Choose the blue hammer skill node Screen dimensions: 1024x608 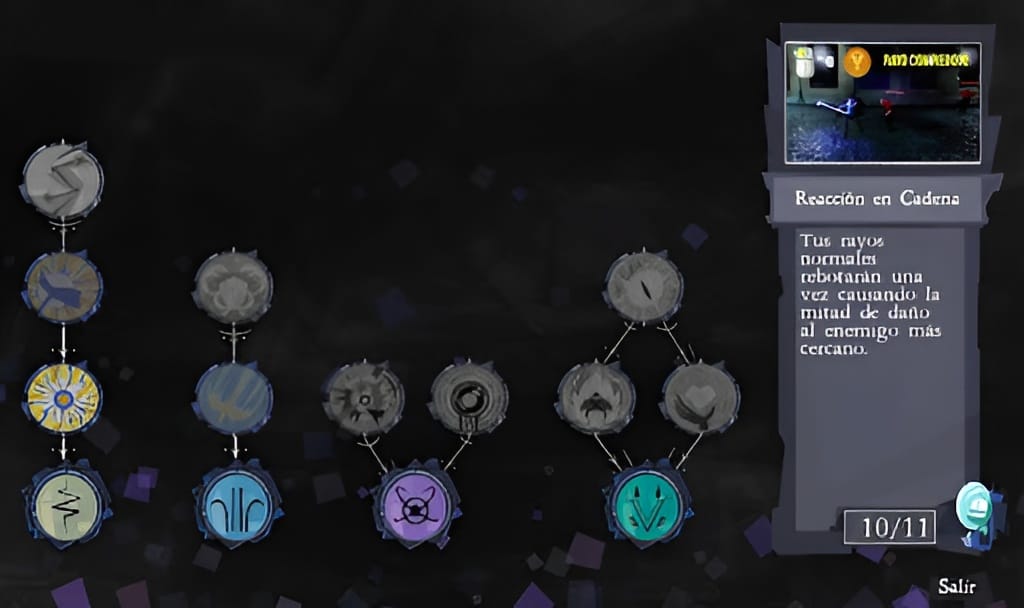(63, 287)
